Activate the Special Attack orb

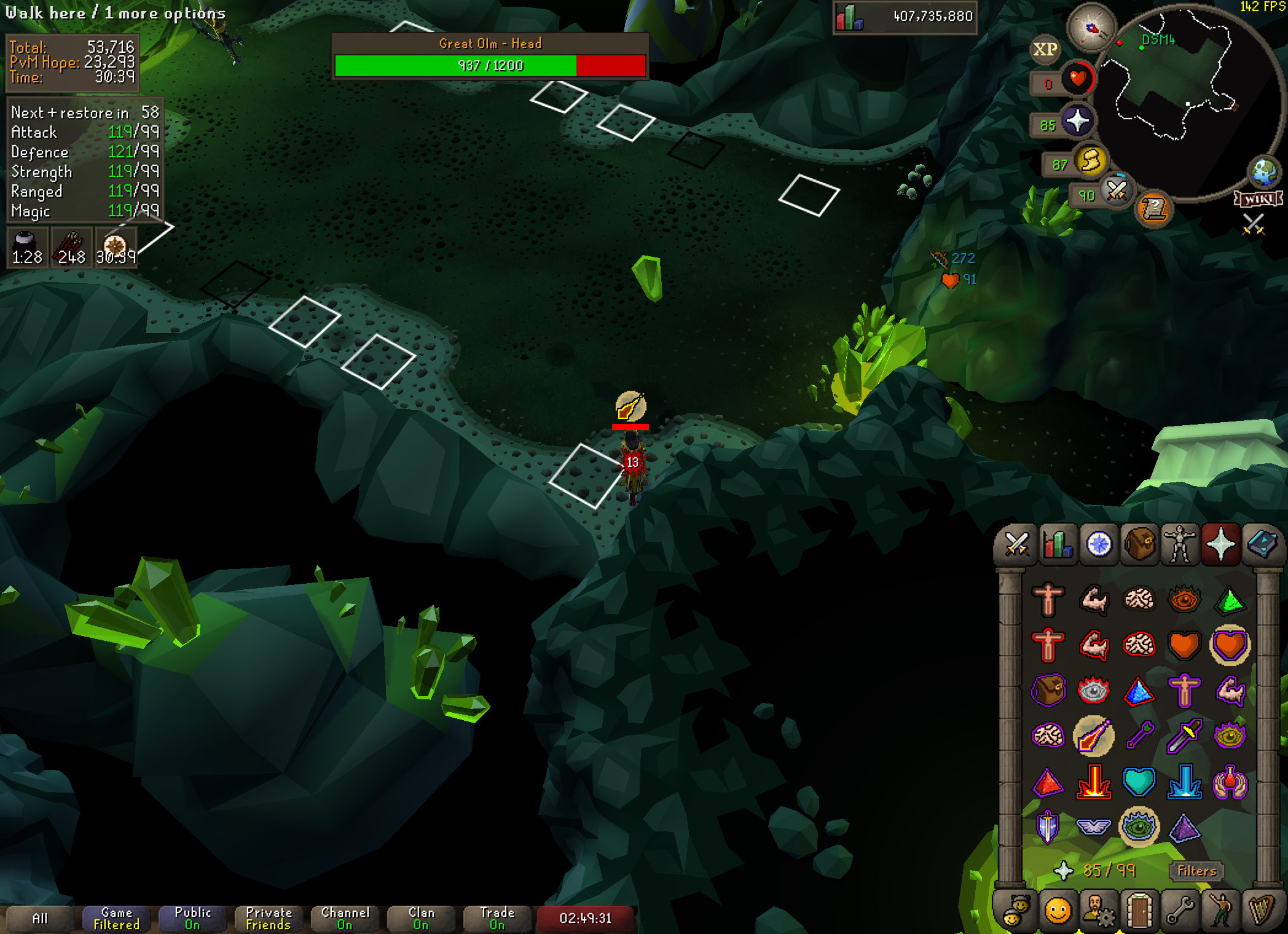click(1117, 190)
